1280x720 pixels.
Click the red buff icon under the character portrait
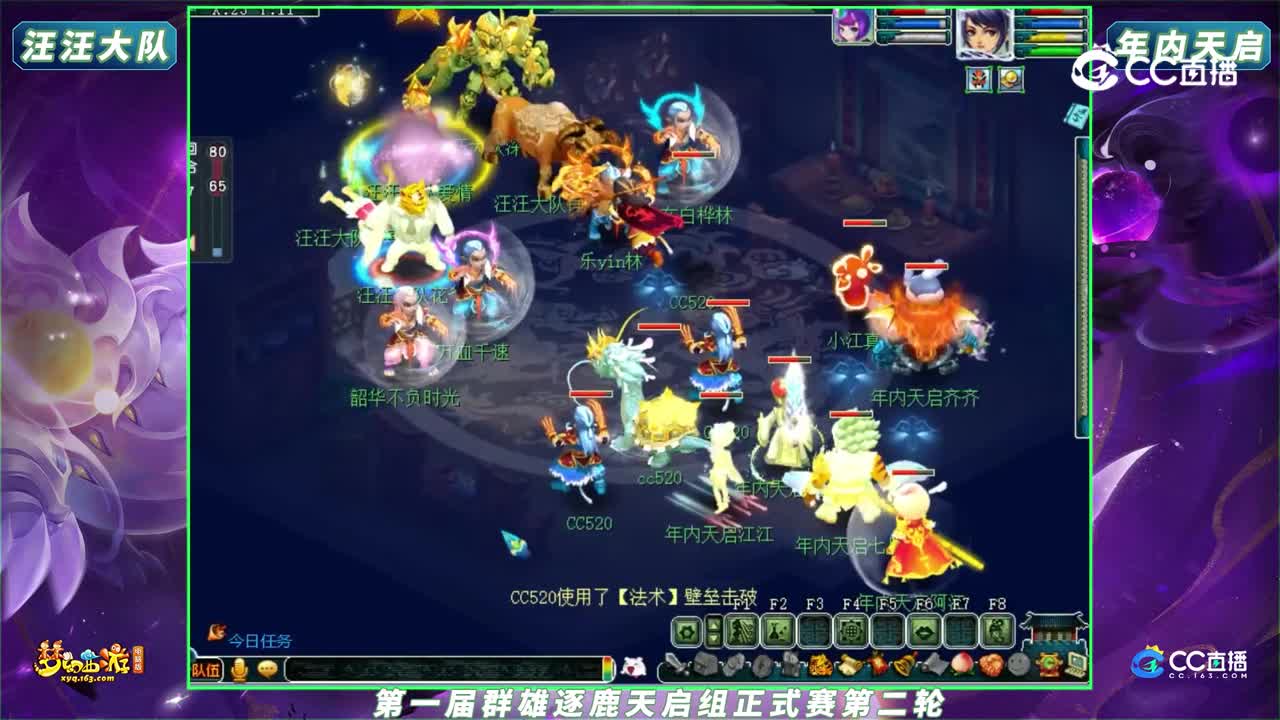pos(978,79)
